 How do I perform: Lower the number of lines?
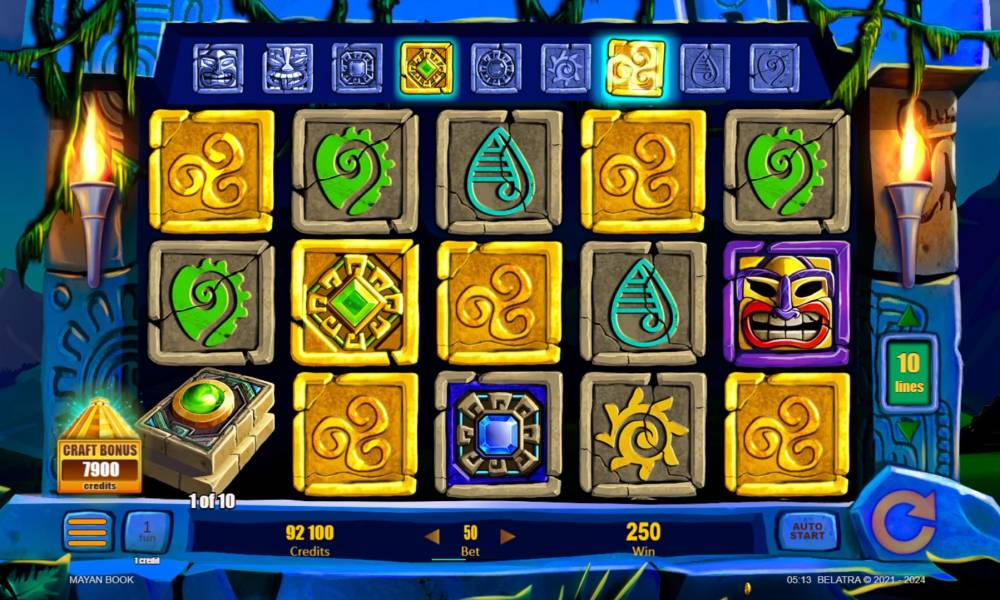point(907,430)
